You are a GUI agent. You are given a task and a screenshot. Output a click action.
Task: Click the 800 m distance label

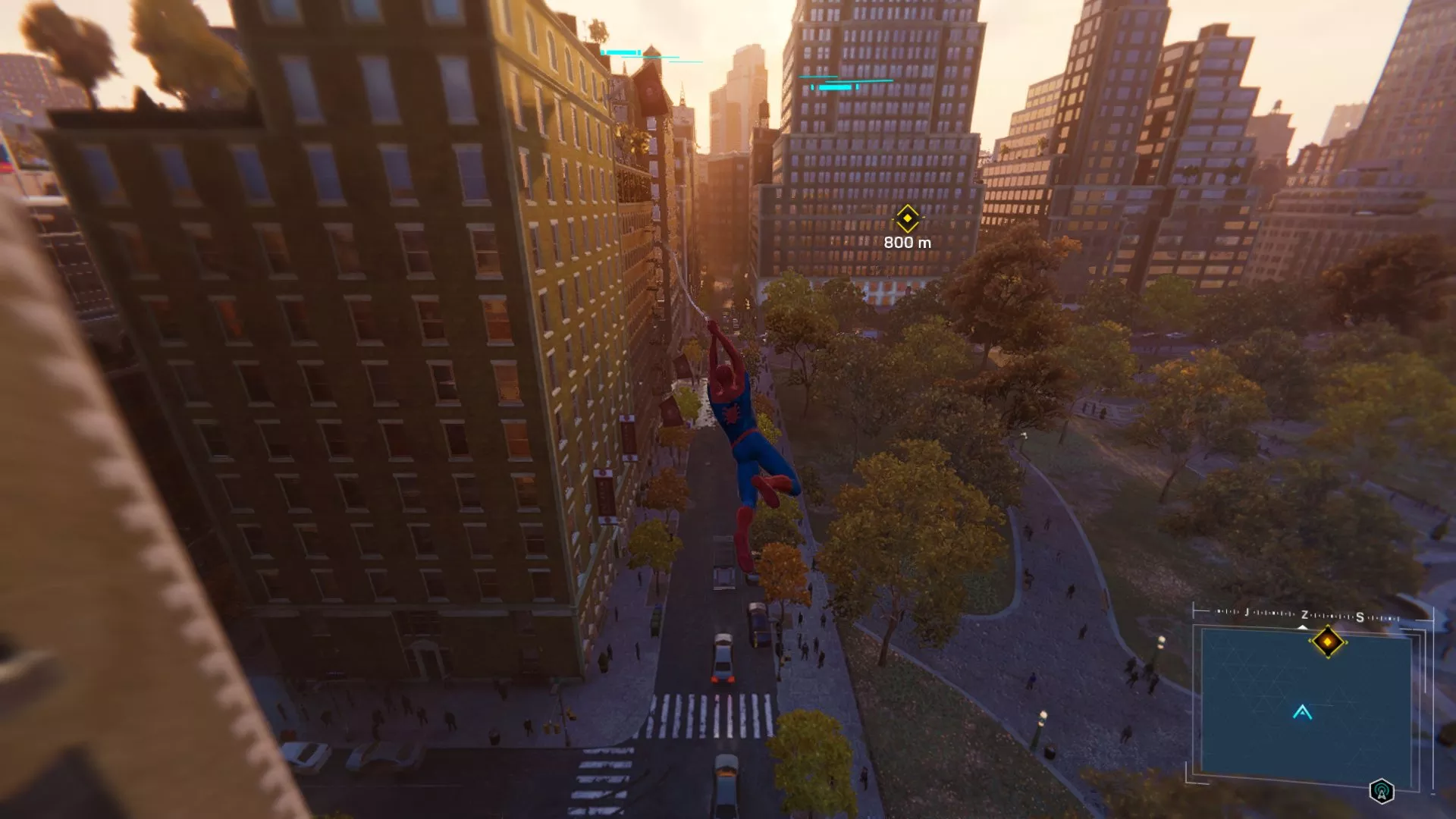909,241
